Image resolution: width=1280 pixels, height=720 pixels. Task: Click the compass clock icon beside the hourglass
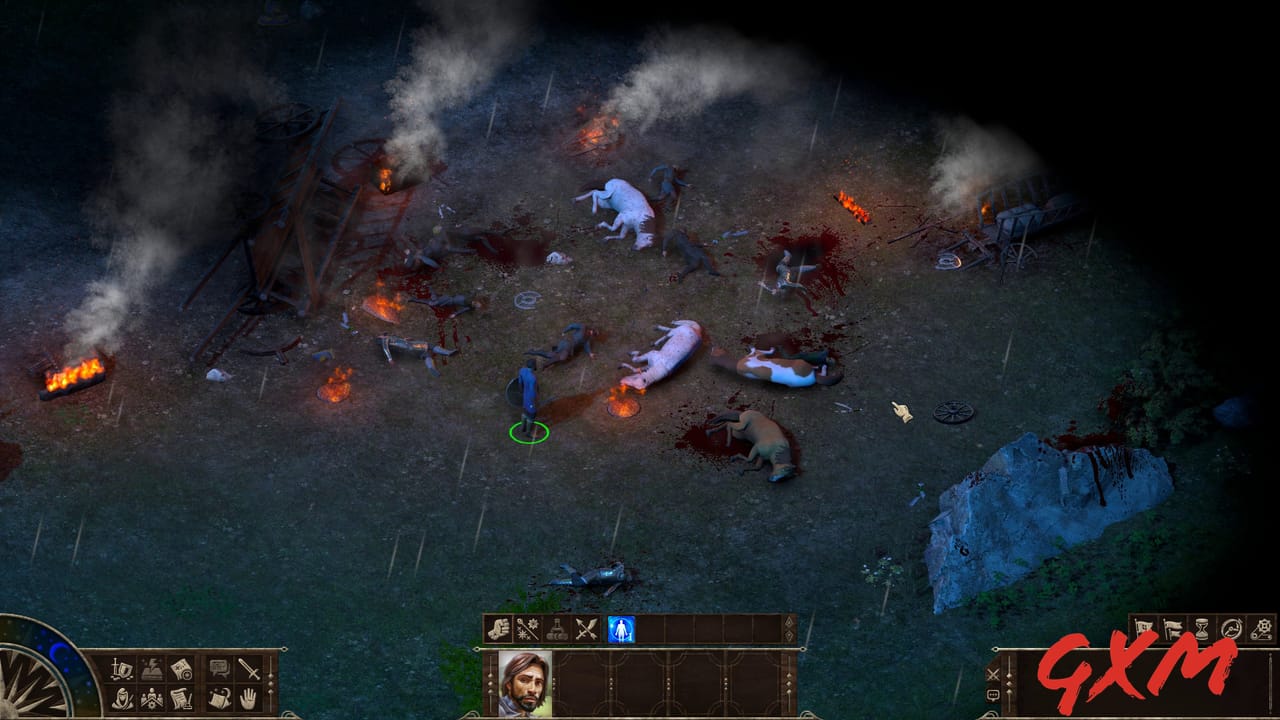[x=1230, y=627]
